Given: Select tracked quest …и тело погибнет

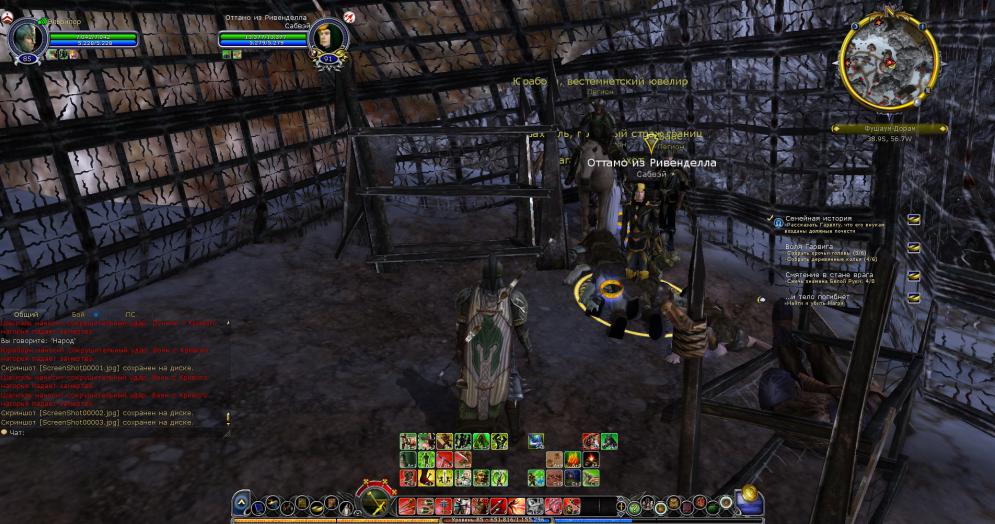Looking at the screenshot, I should (x=803, y=296).
